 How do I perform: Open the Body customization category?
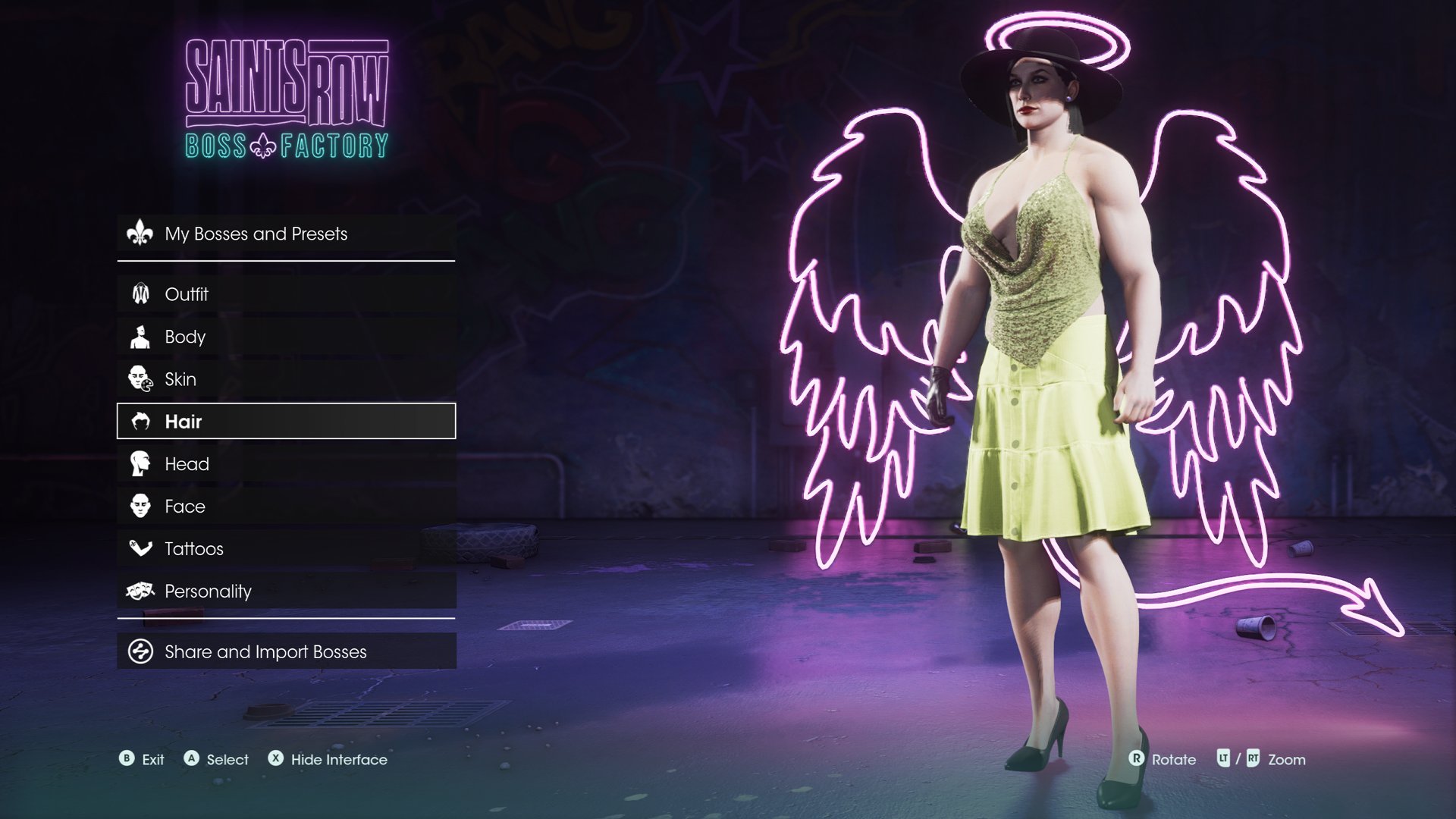(286, 337)
